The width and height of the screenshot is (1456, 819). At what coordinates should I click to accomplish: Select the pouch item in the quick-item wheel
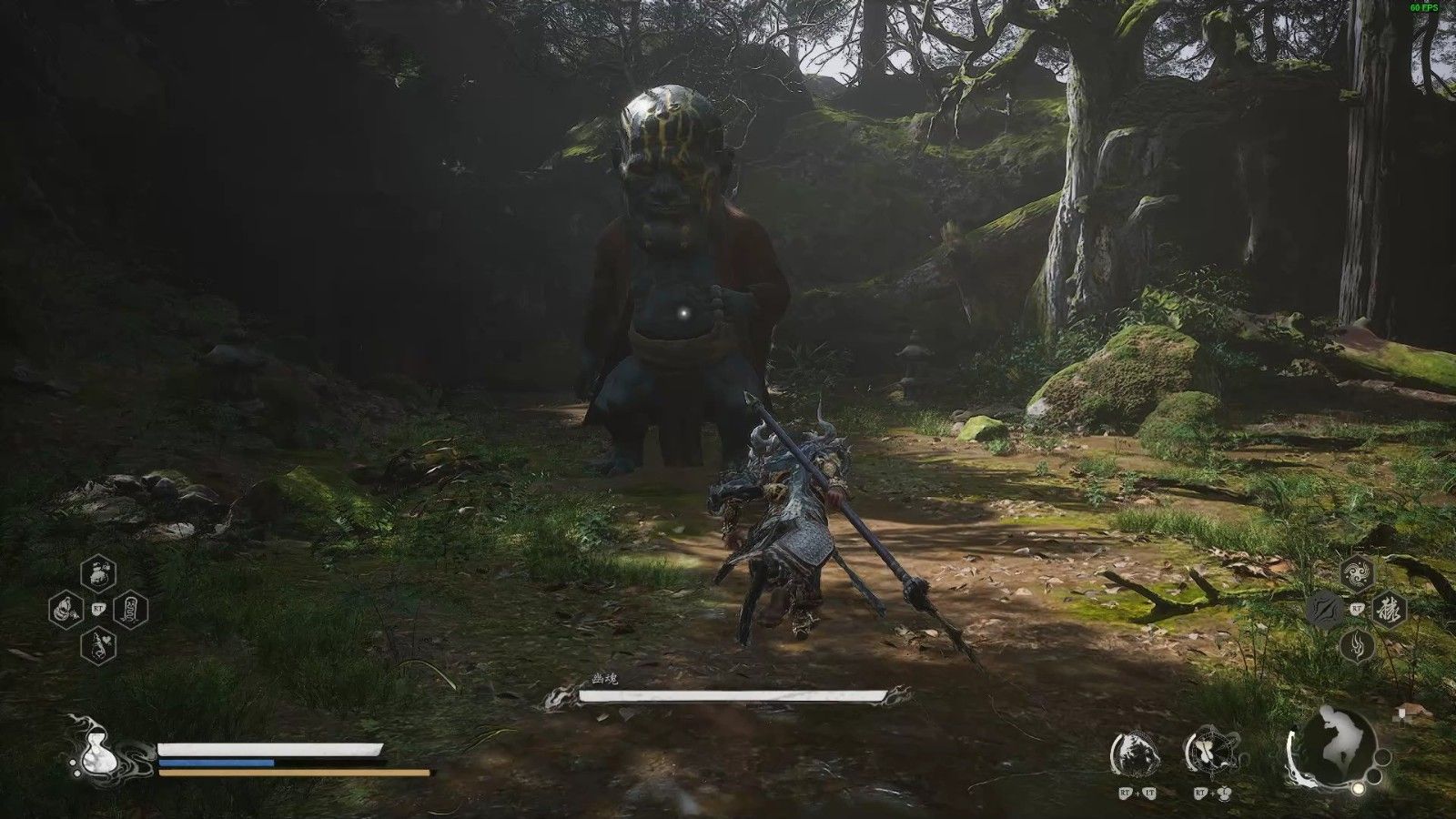pyautogui.click(x=99, y=573)
